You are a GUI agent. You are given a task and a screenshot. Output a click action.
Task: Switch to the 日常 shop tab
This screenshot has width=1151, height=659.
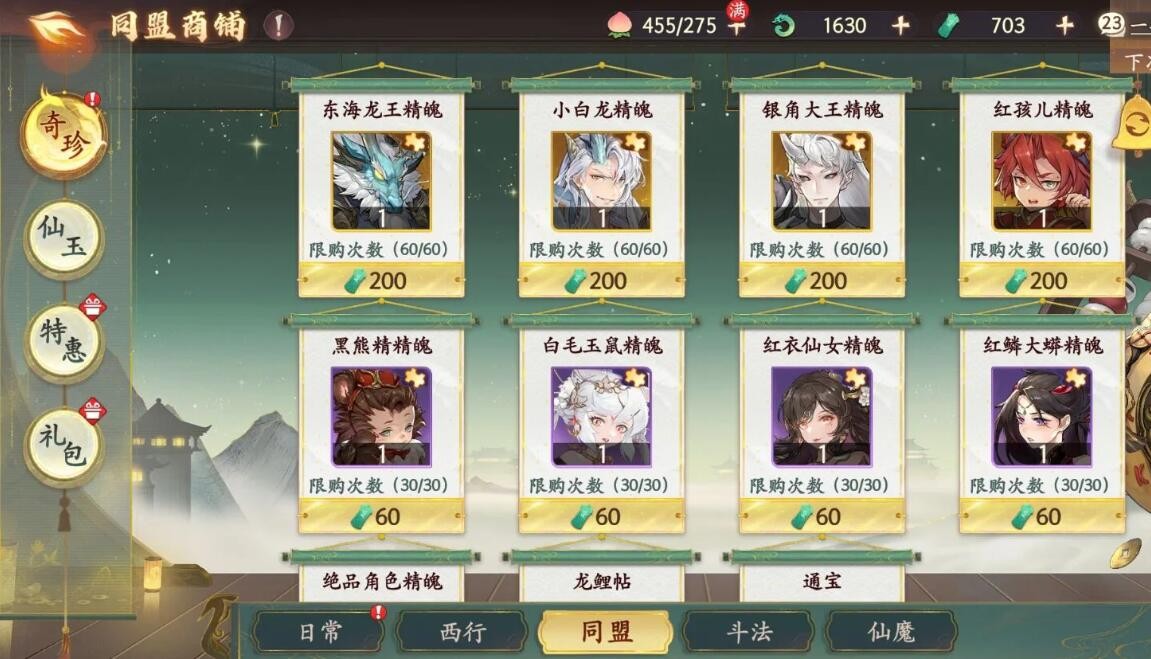click(x=320, y=632)
